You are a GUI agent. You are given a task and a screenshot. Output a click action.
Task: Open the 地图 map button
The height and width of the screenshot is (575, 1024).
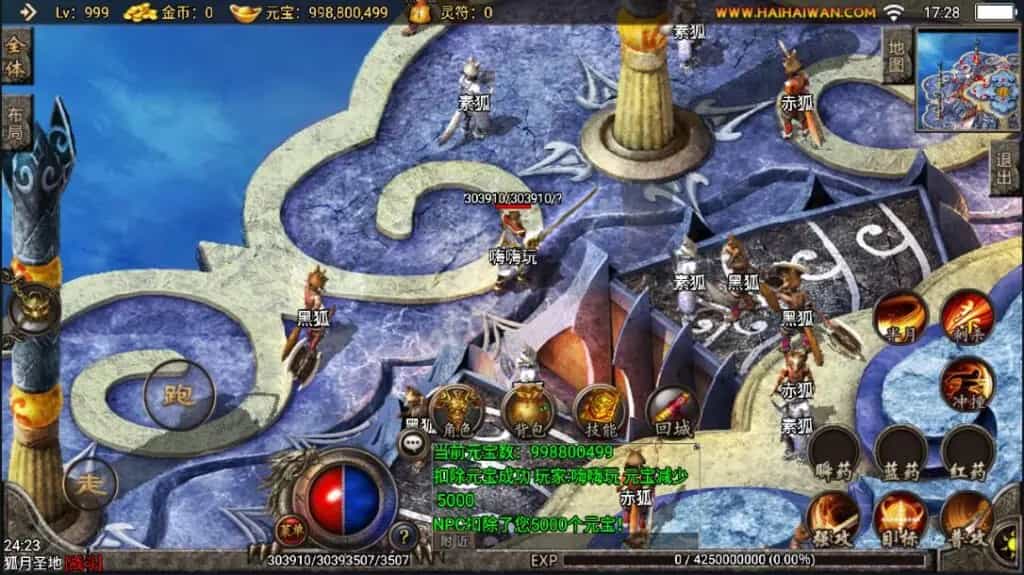[x=897, y=56]
